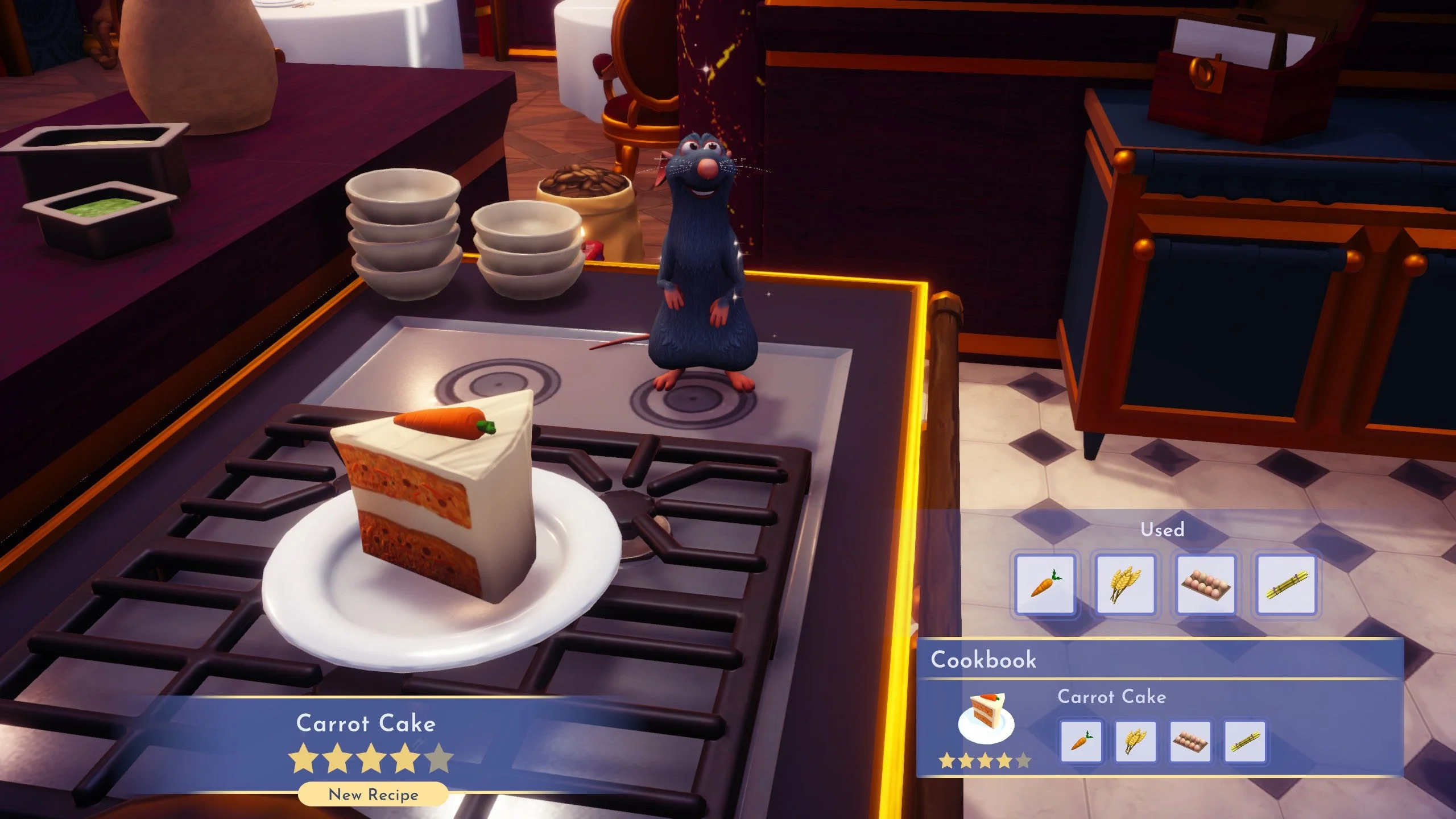Image resolution: width=1456 pixels, height=819 pixels.
Task: Click Remy standing on the stove
Action: pyautogui.click(x=702, y=262)
